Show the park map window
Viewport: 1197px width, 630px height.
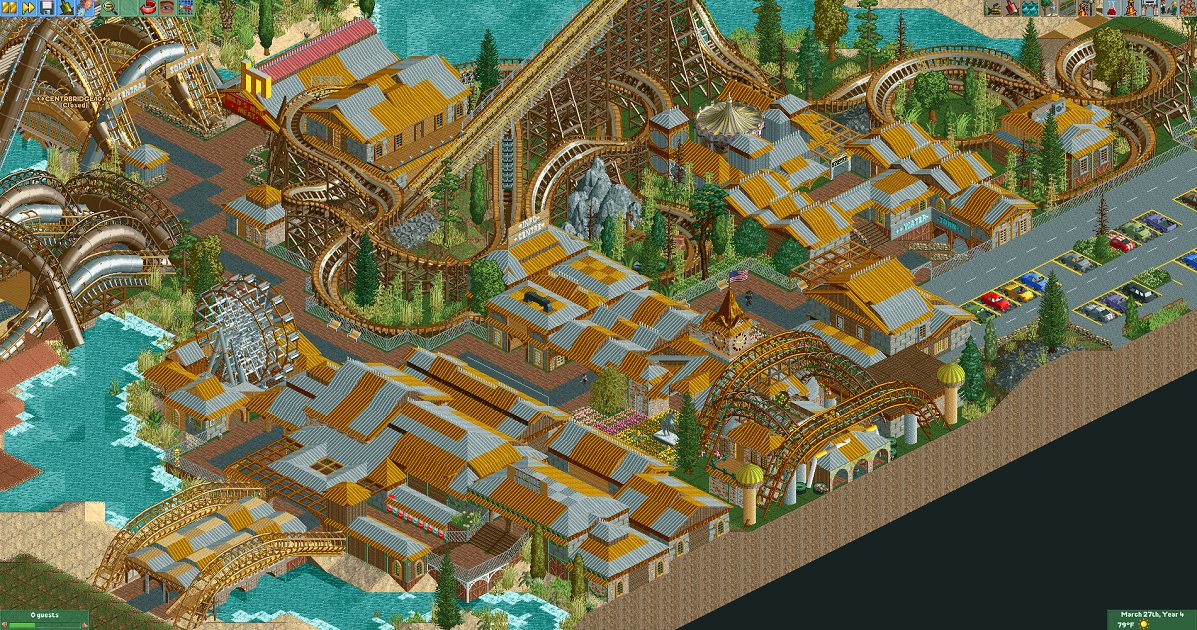185,8
